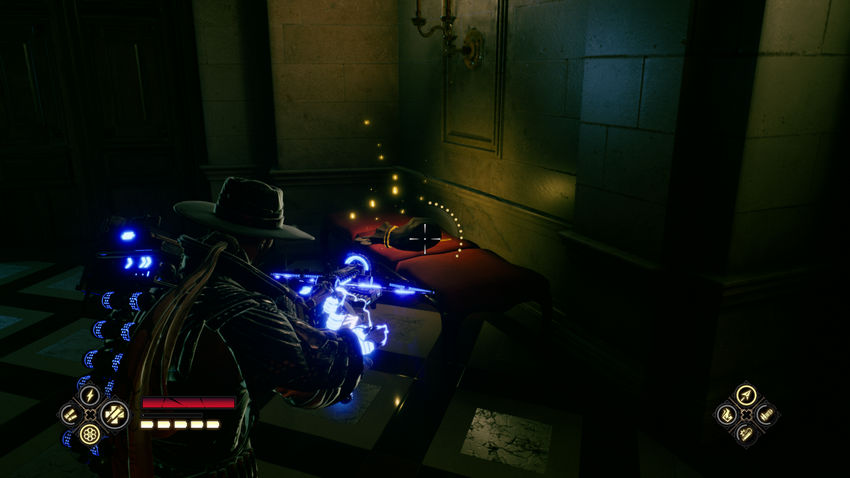Activate the spiked gauntlet icon
Image resolution: width=850 pixels, height=478 pixels.
click(745, 432)
